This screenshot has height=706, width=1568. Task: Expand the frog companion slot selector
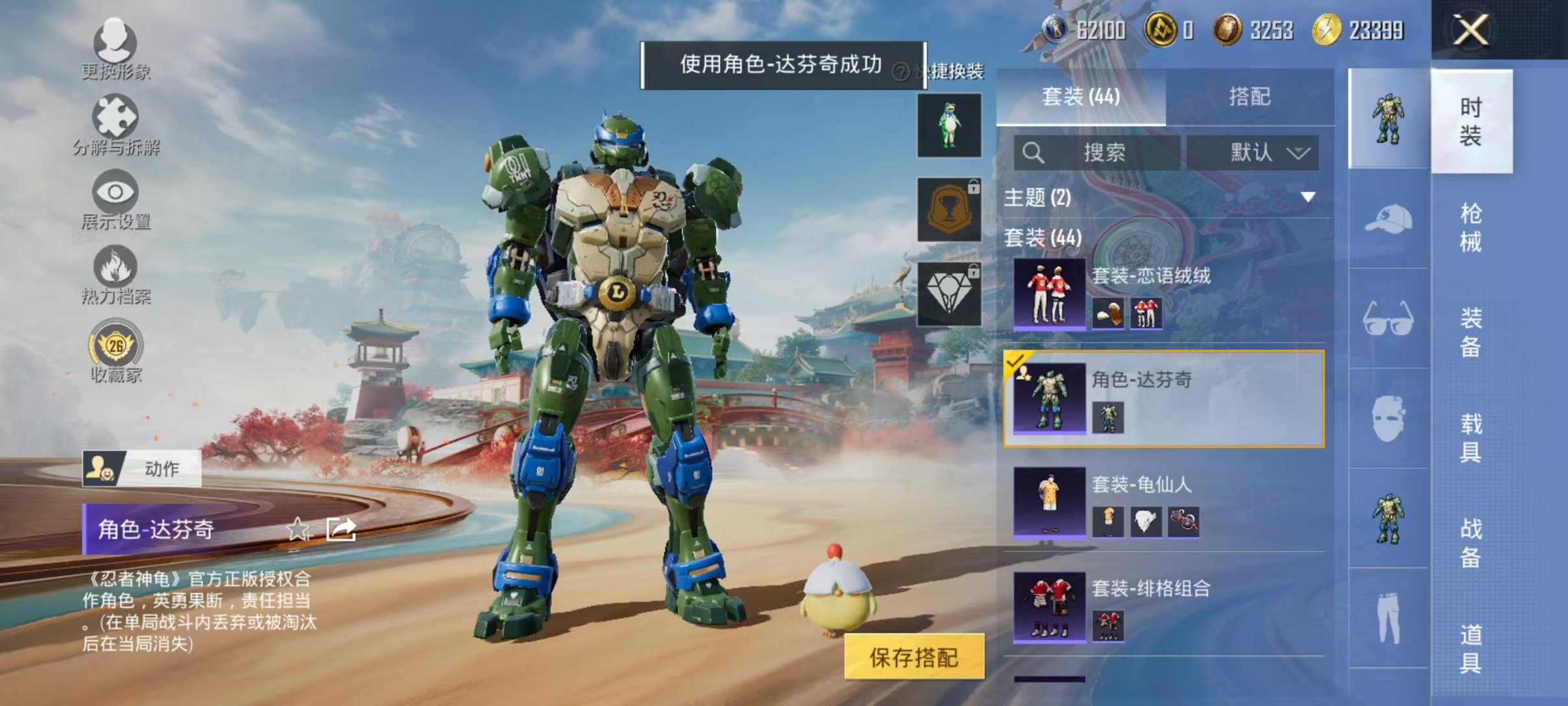coord(950,125)
